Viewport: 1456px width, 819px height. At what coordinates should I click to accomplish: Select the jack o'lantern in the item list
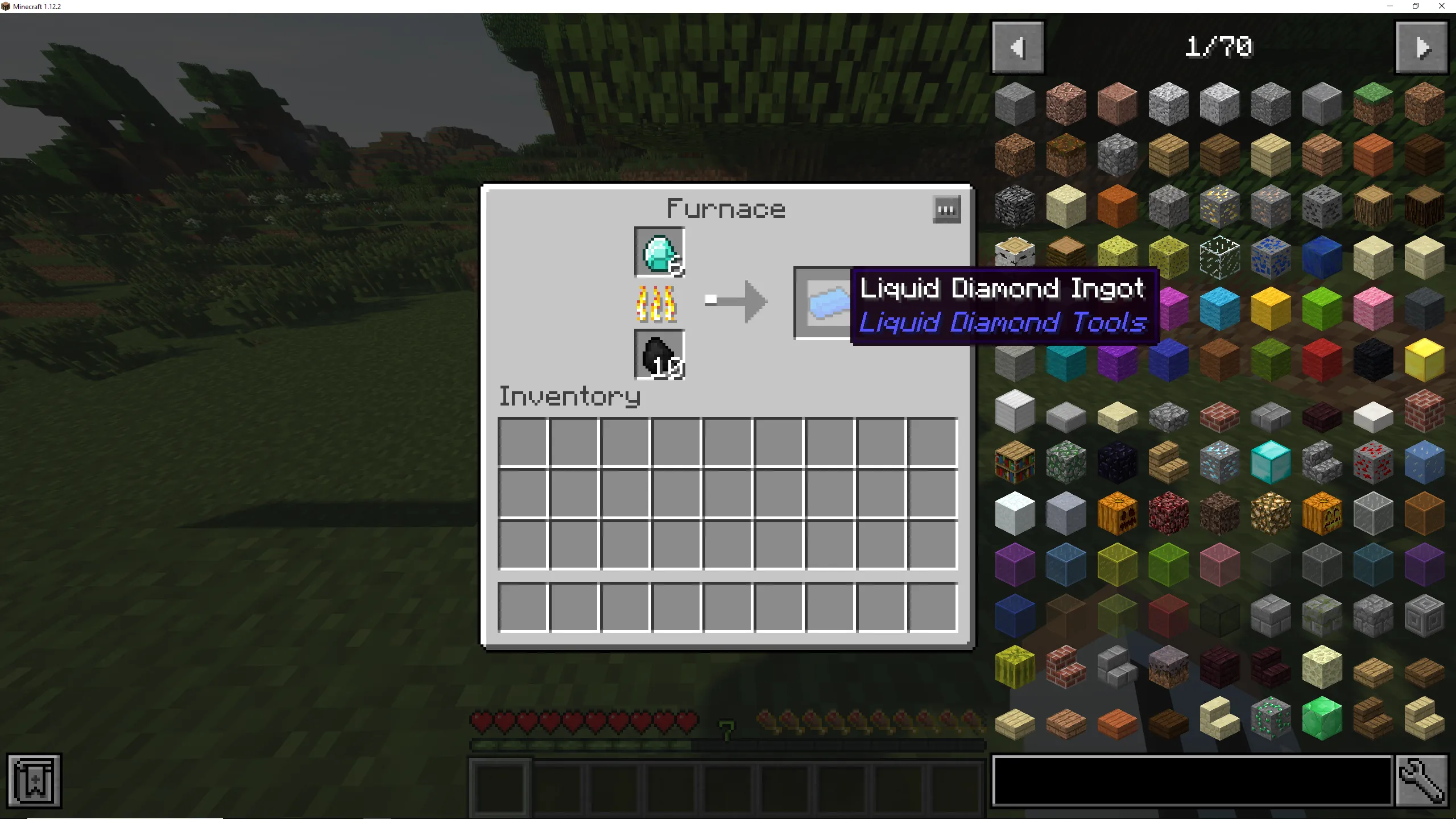click(1322, 512)
